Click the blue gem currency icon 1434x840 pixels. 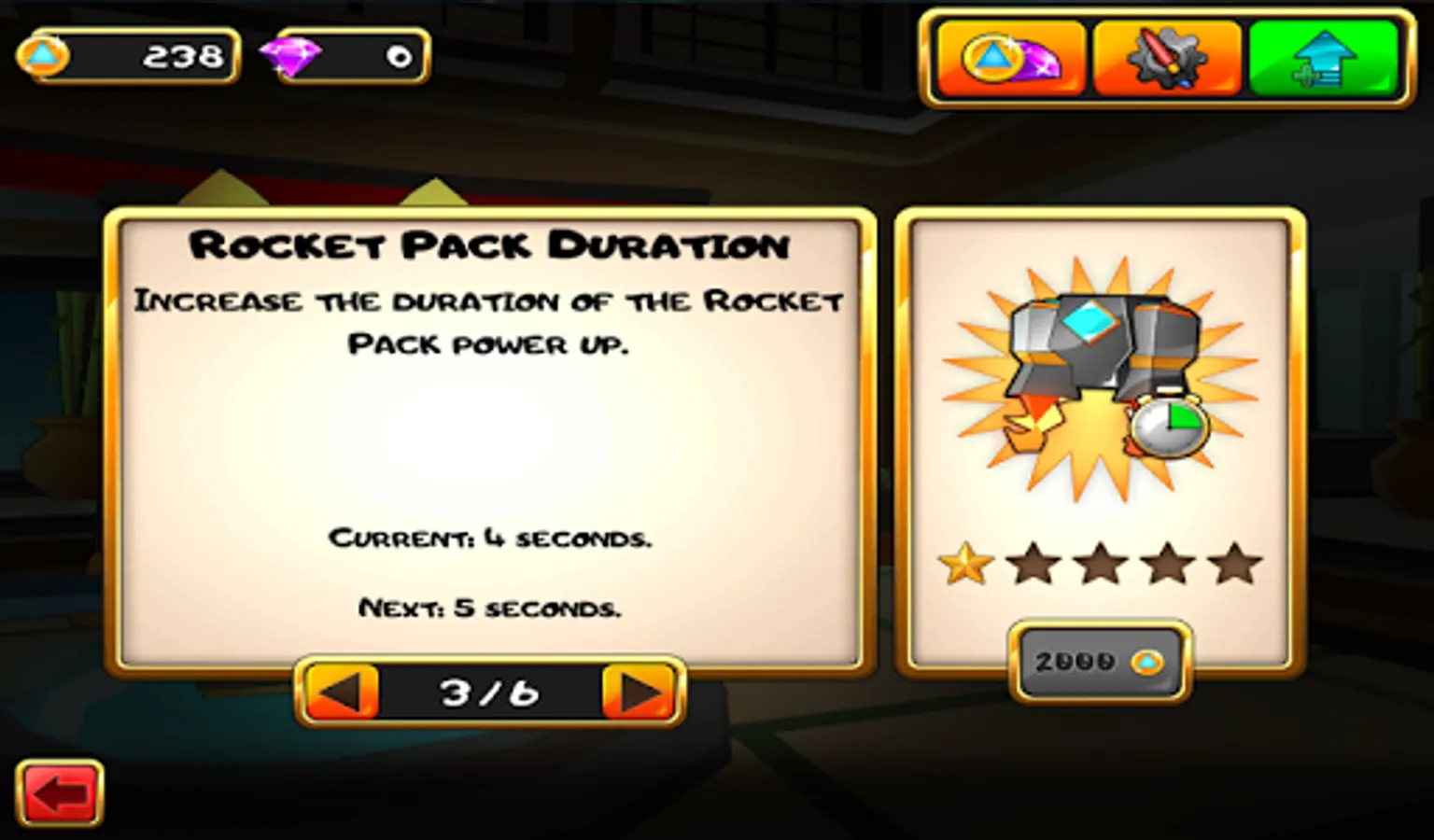pos(42,56)
